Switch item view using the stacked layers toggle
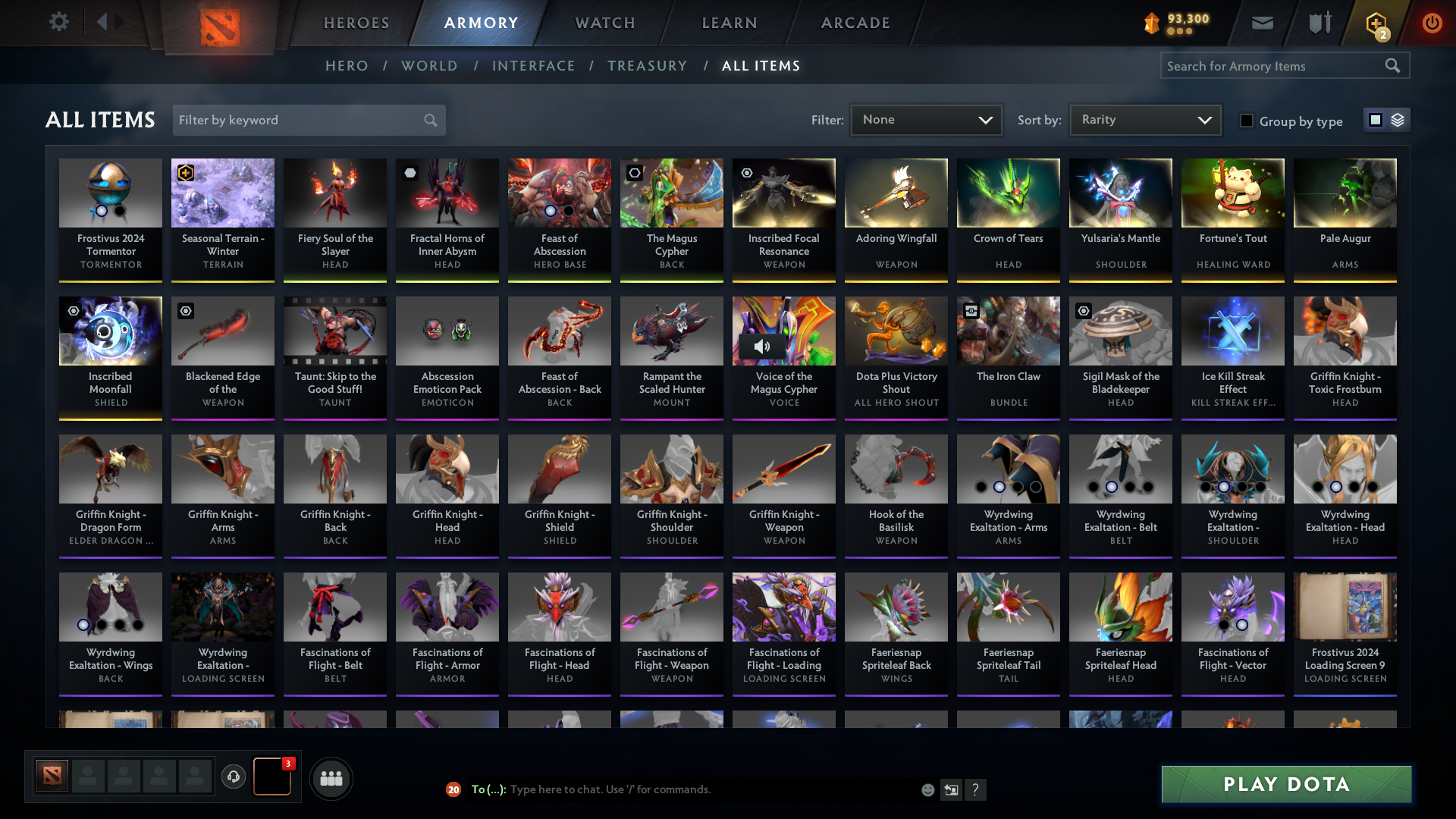 pyautogui.click(x=1398, y=119)
